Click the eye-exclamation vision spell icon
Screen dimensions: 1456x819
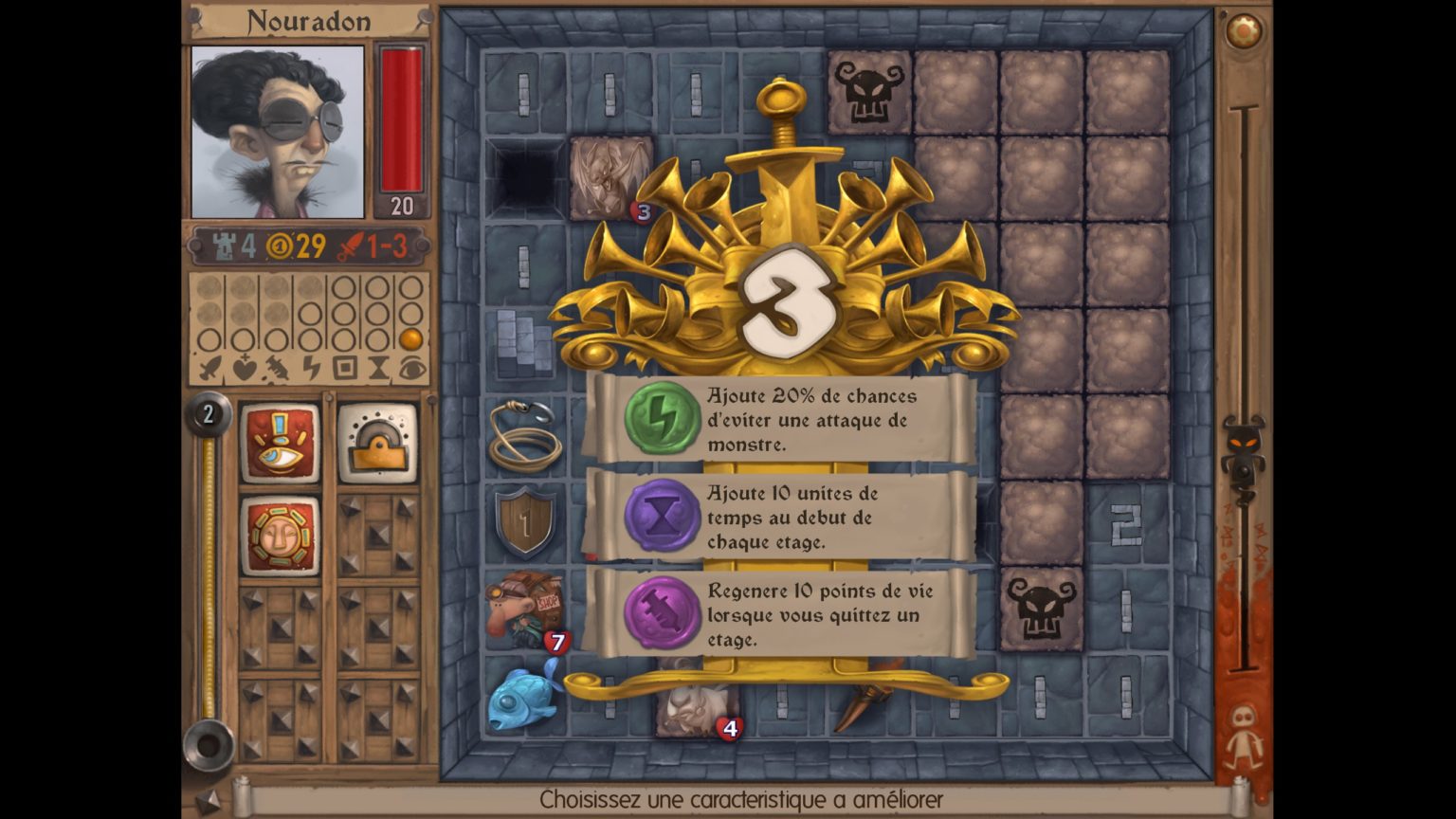click(281, 442)
